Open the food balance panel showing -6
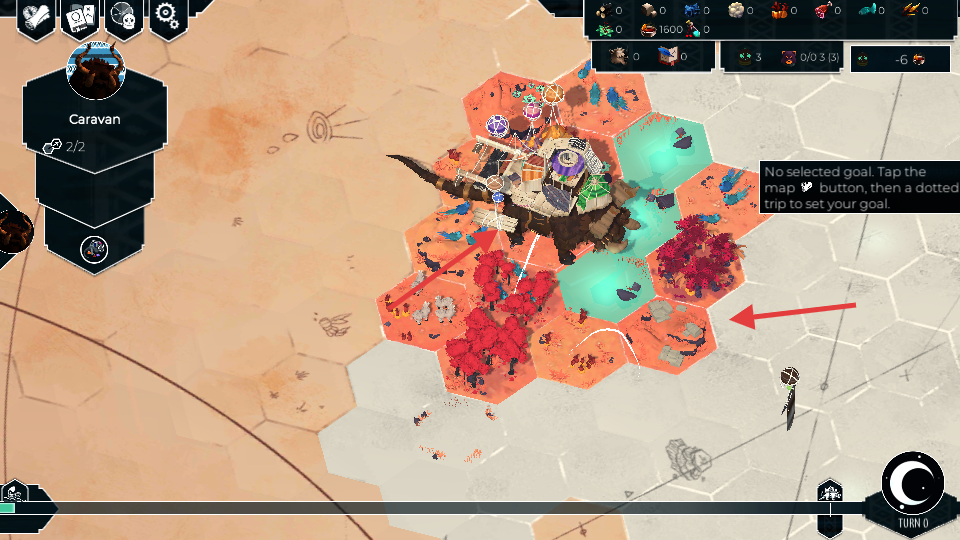The height and width of the screenshot is (540, 960). click(x=900, y=59)
